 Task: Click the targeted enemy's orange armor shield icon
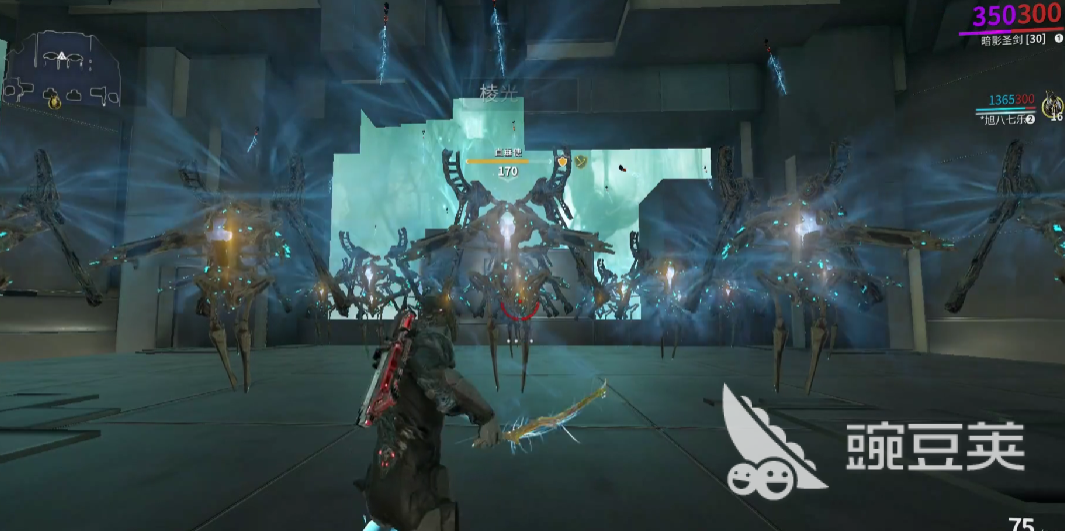[x=563, y=160]
